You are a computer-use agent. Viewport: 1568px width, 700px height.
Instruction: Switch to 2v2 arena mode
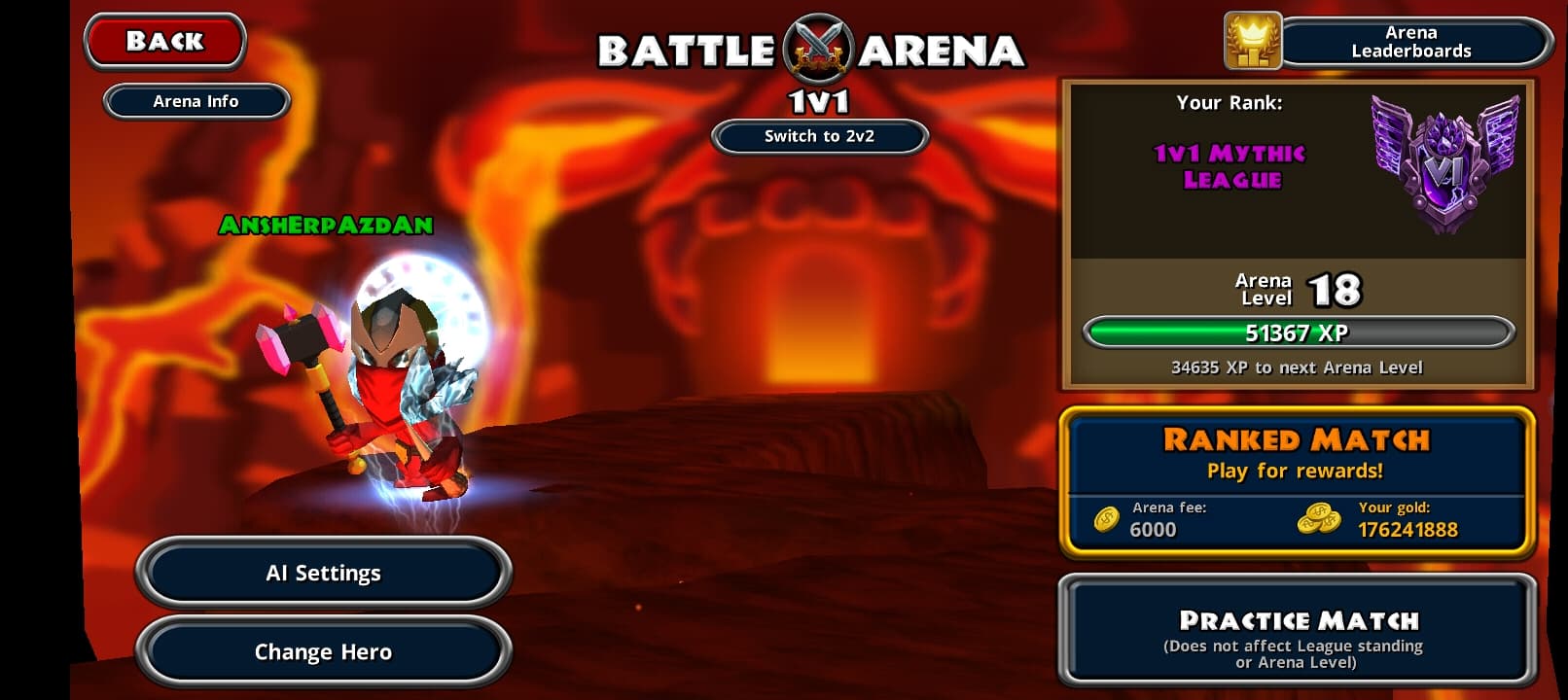coord(819,136)
